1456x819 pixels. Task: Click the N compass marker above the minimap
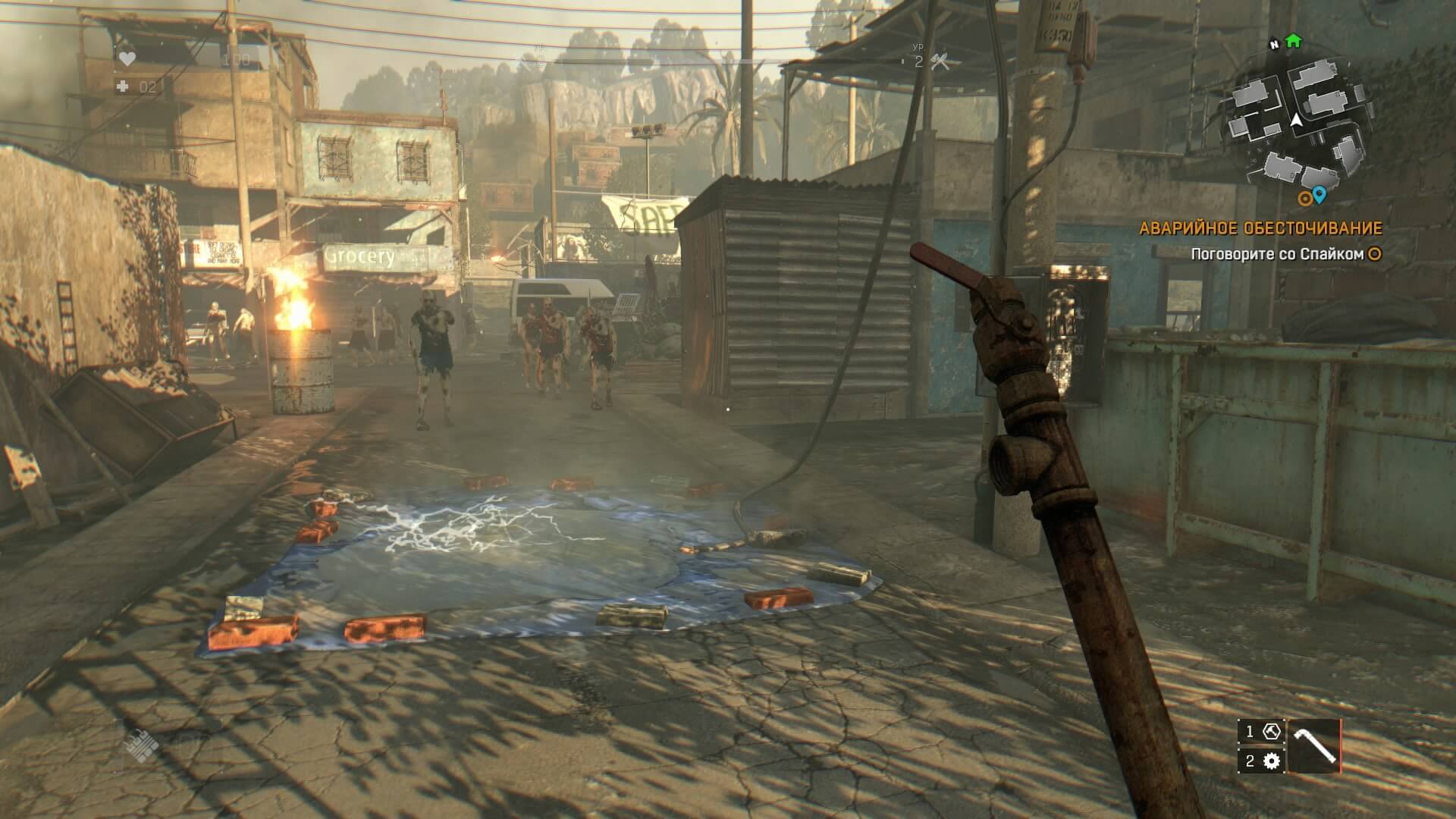click(1274, 44)
